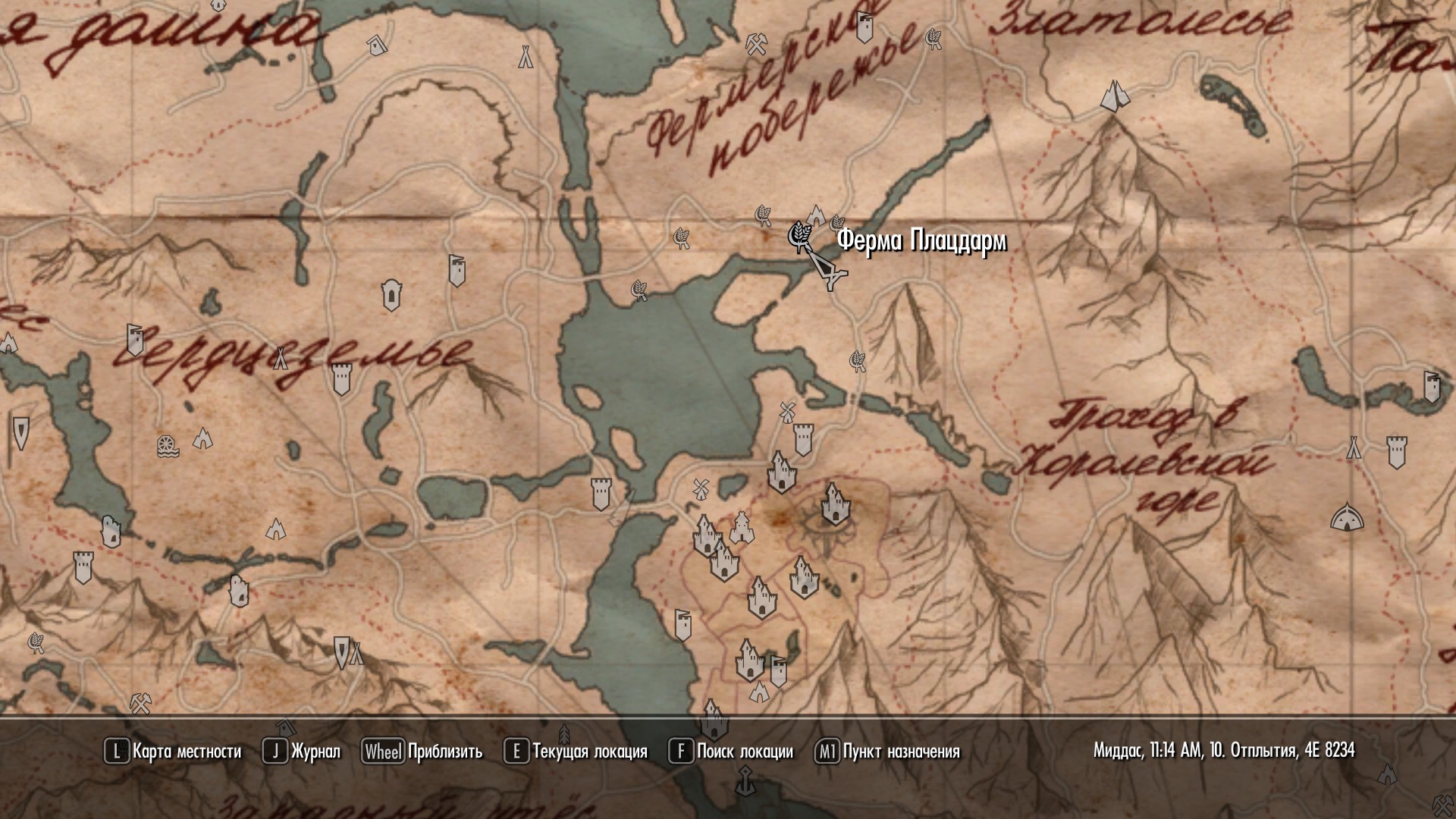Select the Ферма Плацдарм farm marker
This screenshot has width=1456, height=819.
pos(799,235)
